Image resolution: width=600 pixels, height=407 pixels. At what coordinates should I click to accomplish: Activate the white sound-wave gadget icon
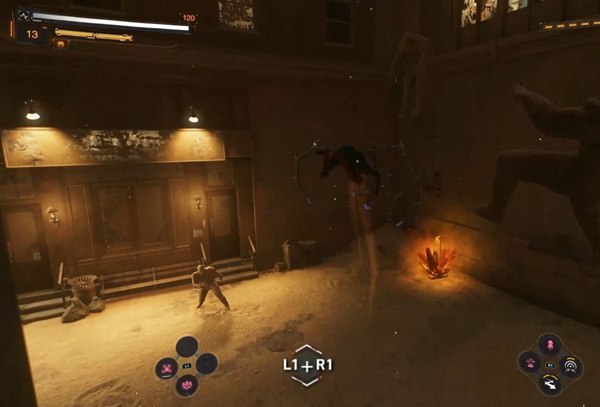[571, 364]
